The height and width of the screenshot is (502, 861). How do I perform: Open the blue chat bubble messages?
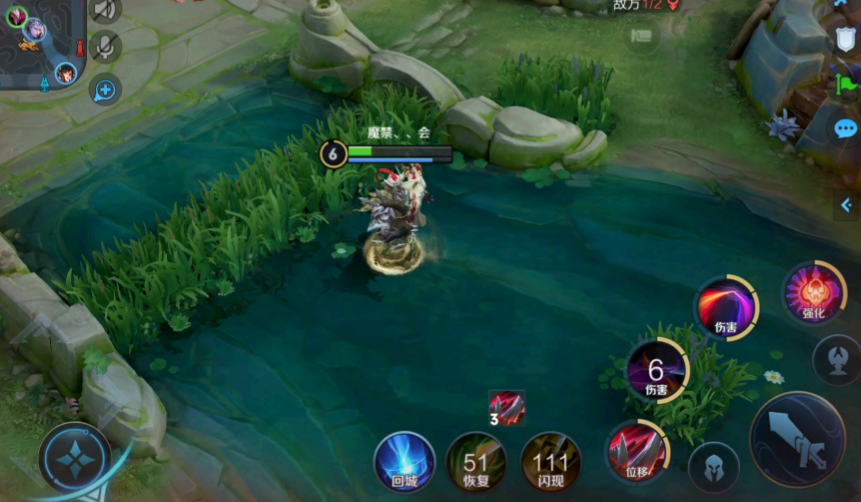846,129
